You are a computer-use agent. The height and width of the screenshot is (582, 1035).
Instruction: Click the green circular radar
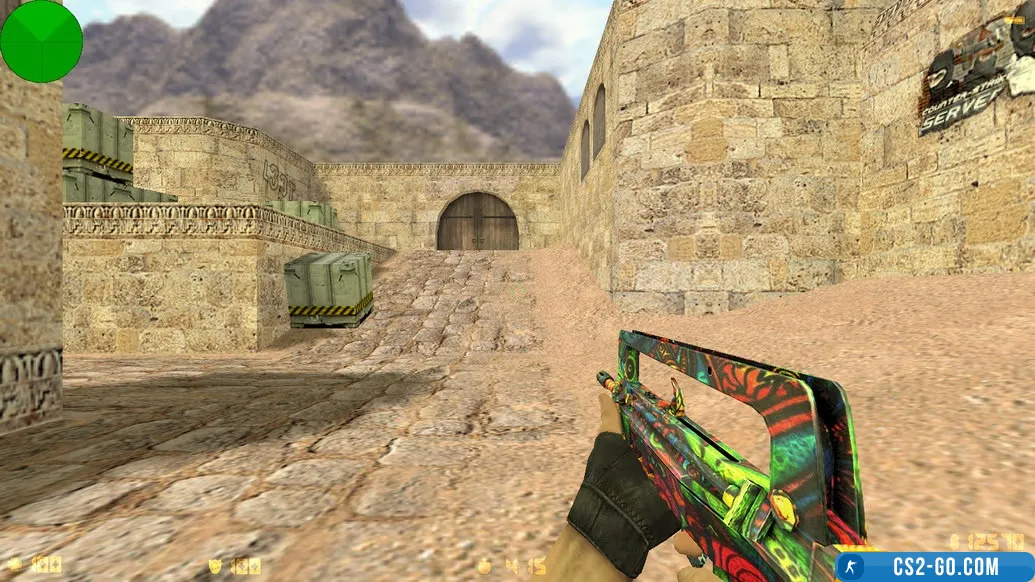click(x=41, y=41)
